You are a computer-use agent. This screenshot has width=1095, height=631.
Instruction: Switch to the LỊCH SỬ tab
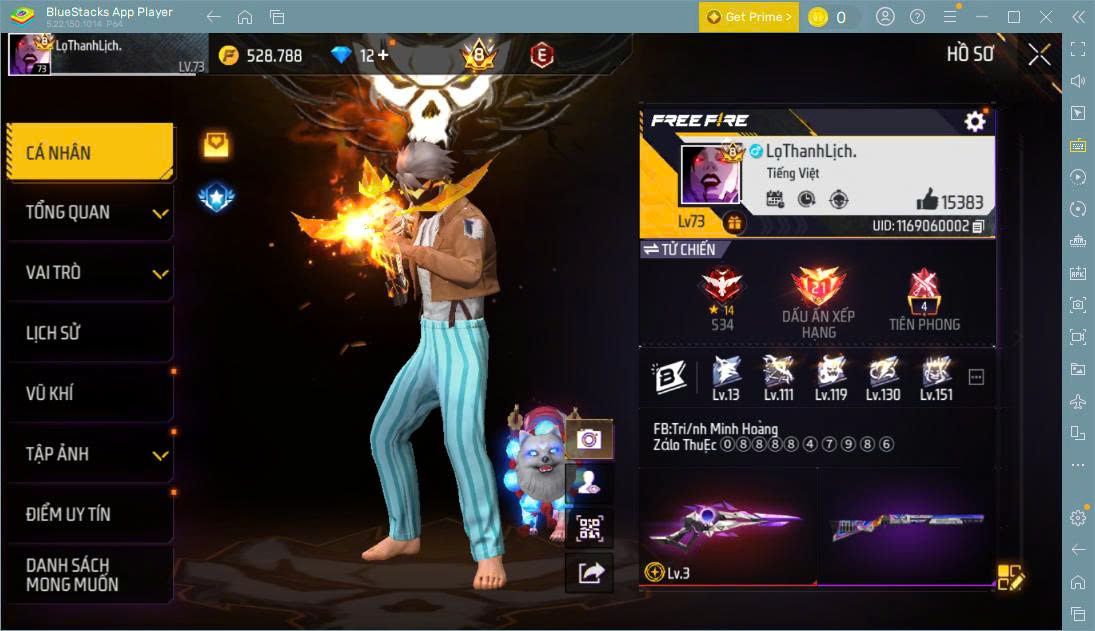coord(89,333)
